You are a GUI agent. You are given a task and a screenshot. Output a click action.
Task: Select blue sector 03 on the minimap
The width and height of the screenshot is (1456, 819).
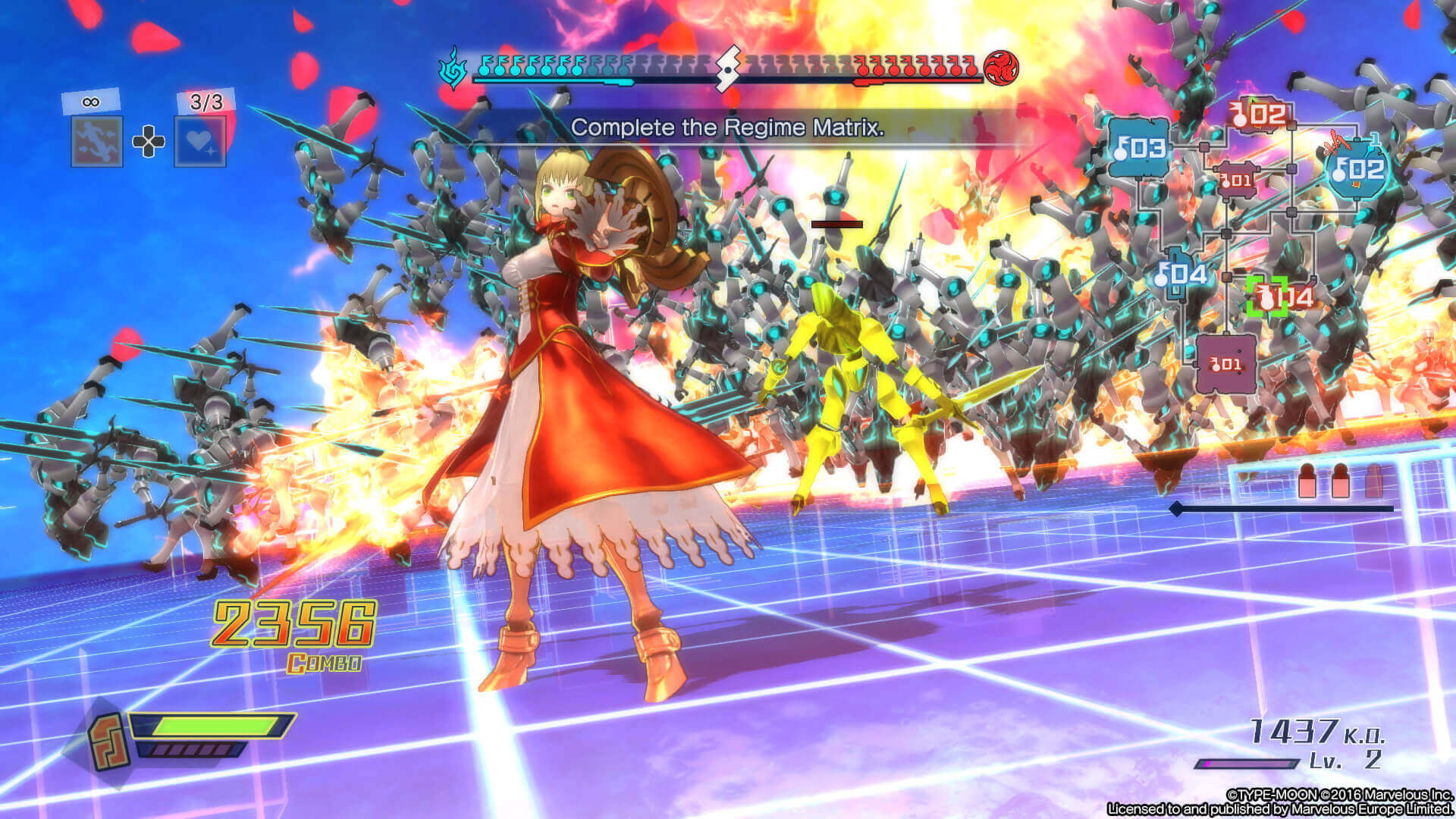tap(1137, 148)
